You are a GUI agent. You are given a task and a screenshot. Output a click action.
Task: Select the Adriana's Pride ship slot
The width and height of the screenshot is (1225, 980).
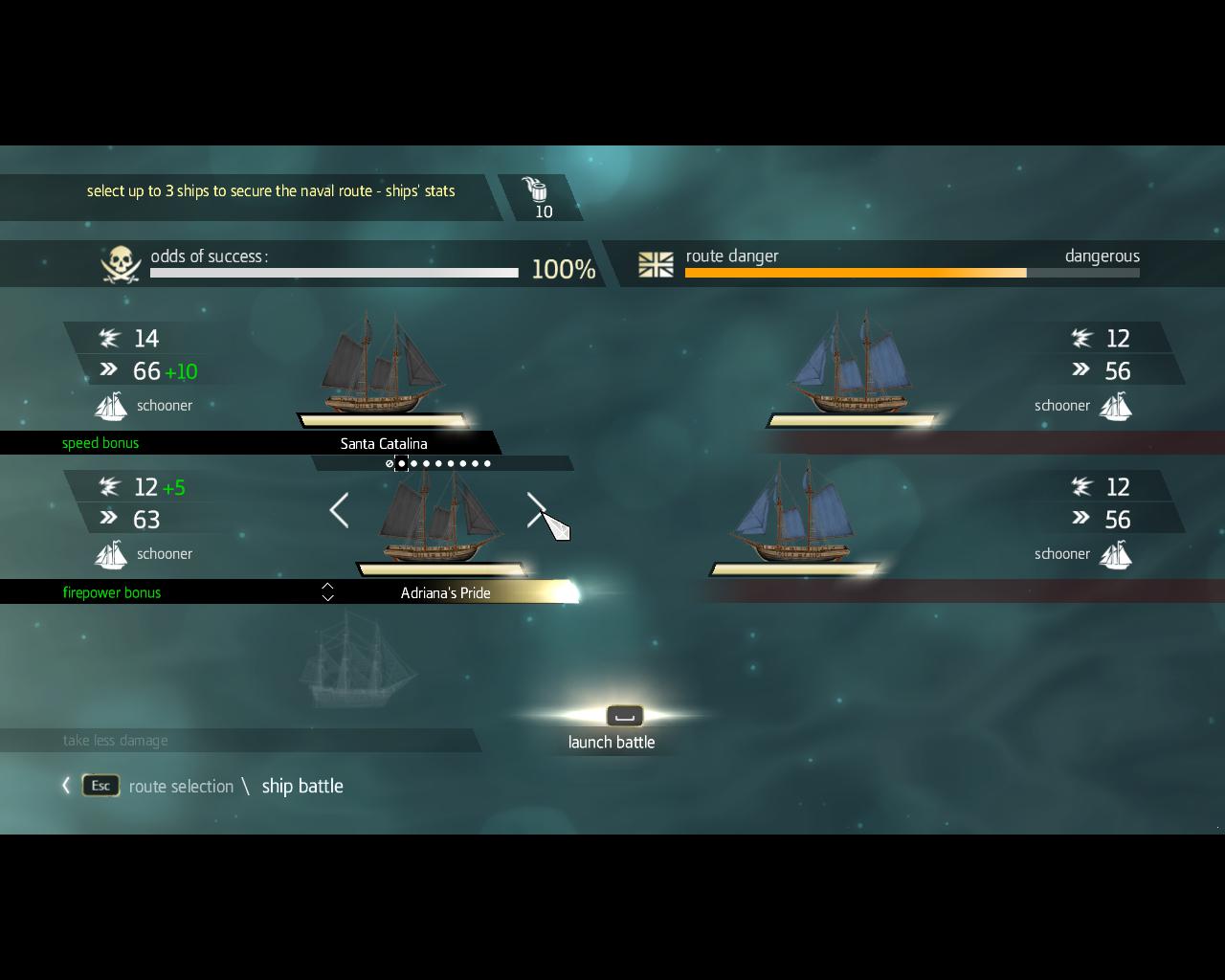[x=445, y=592]
